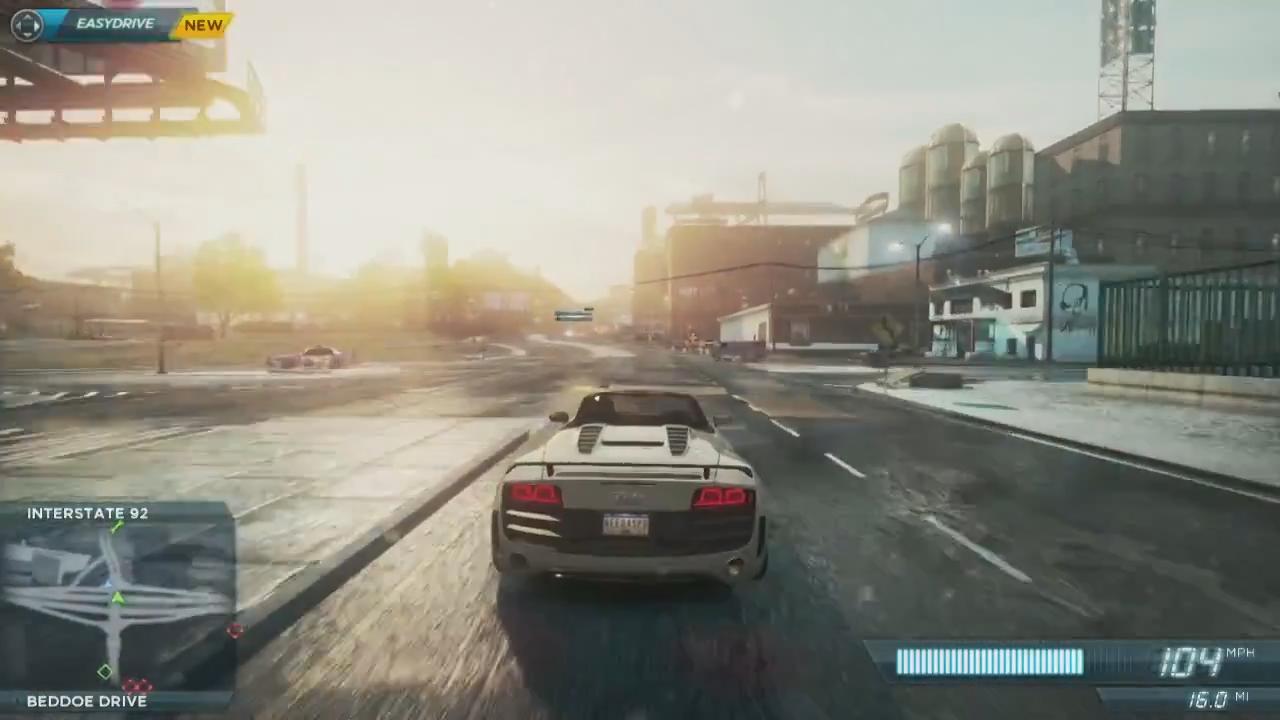Select the Beddoe Drive street label
Image resolution: width=1280 pixels, height=720 pixels.
click(87, 701)
